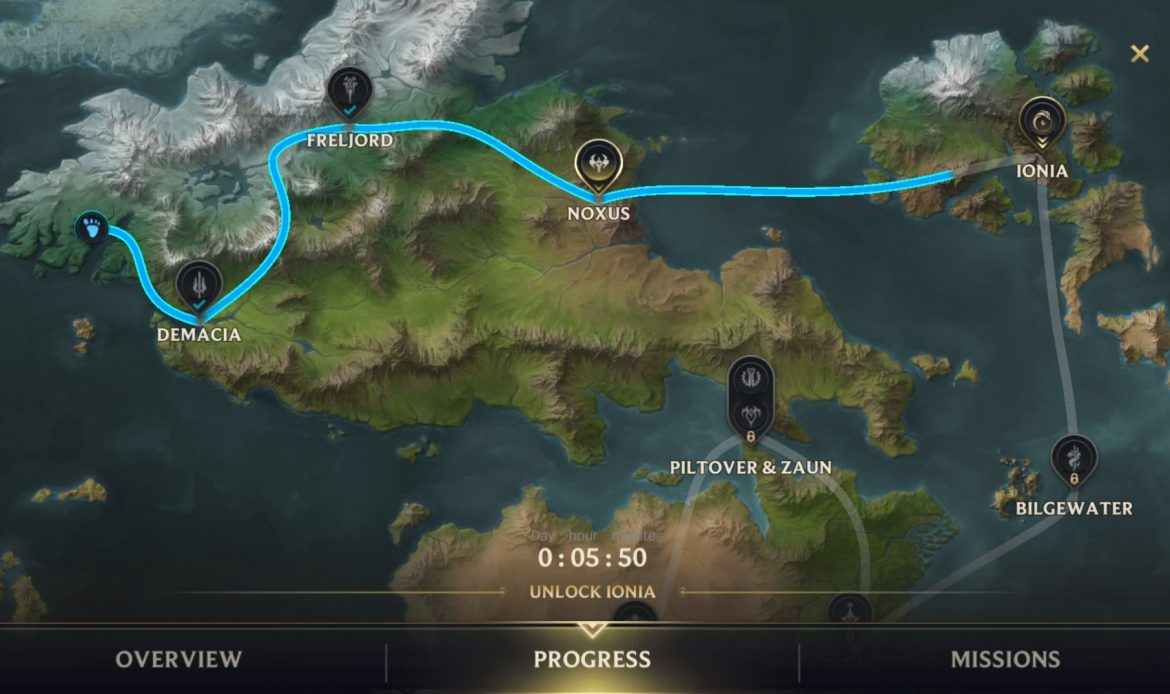This screenshot has height=694, width=1170.
Task: Select the Progress tab
Action: (592, 659)
